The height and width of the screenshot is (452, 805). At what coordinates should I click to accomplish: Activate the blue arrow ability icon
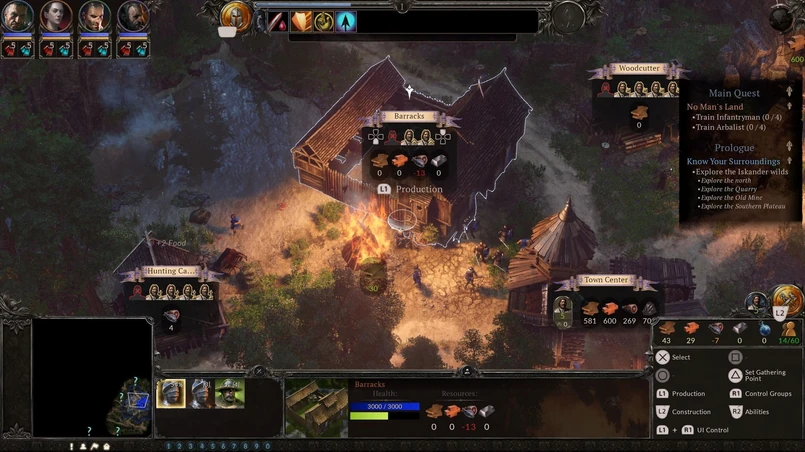346,21
